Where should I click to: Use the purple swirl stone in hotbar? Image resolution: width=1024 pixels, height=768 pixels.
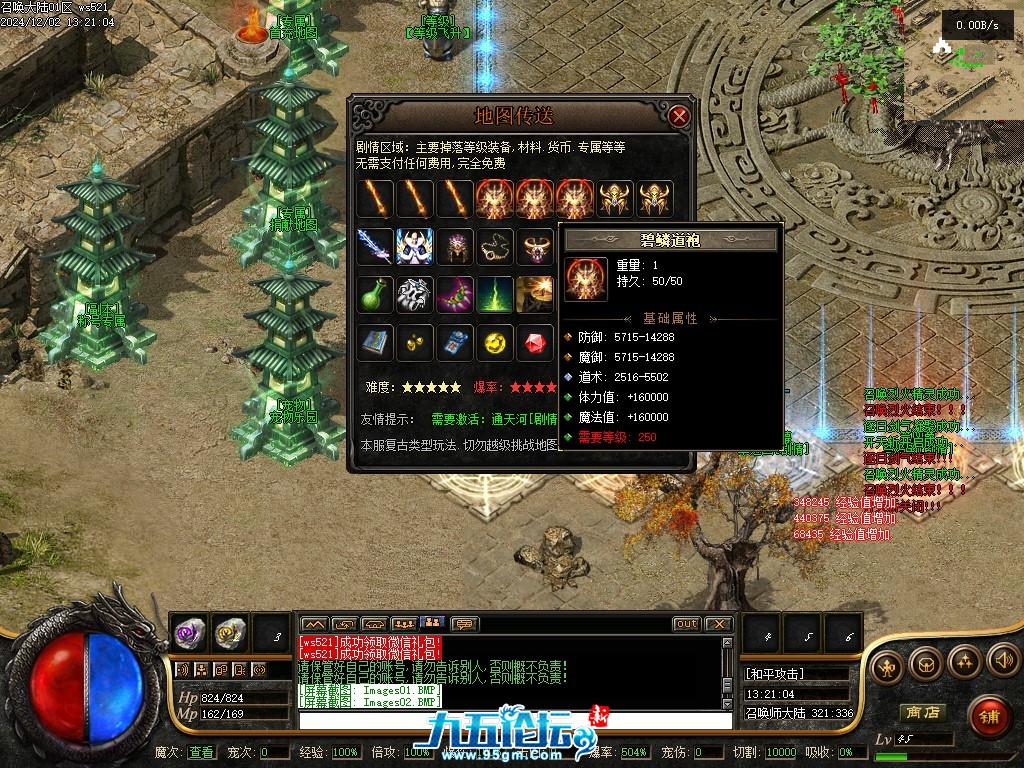[190, 632]
